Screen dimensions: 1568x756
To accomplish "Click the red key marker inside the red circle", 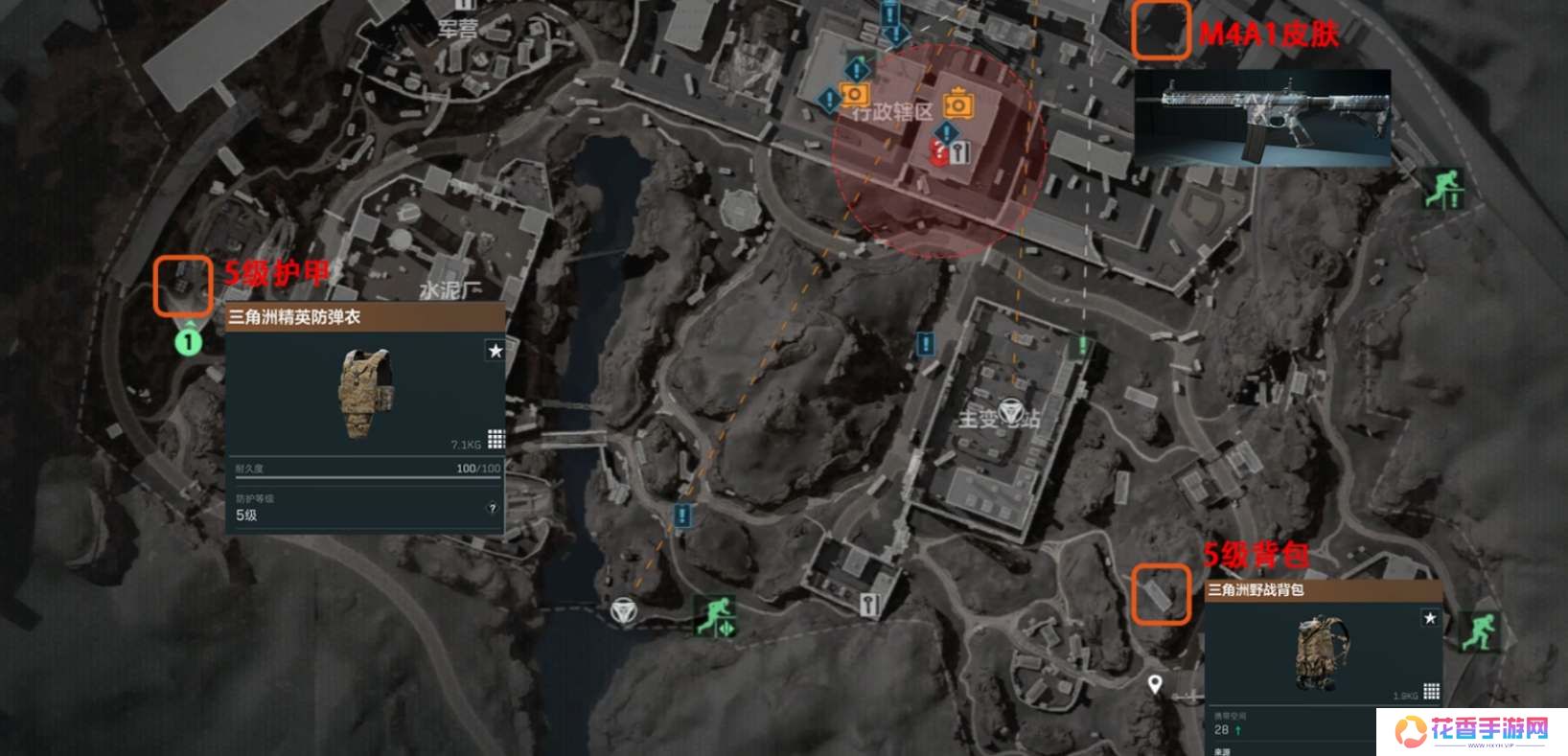I will pos(940,152).
